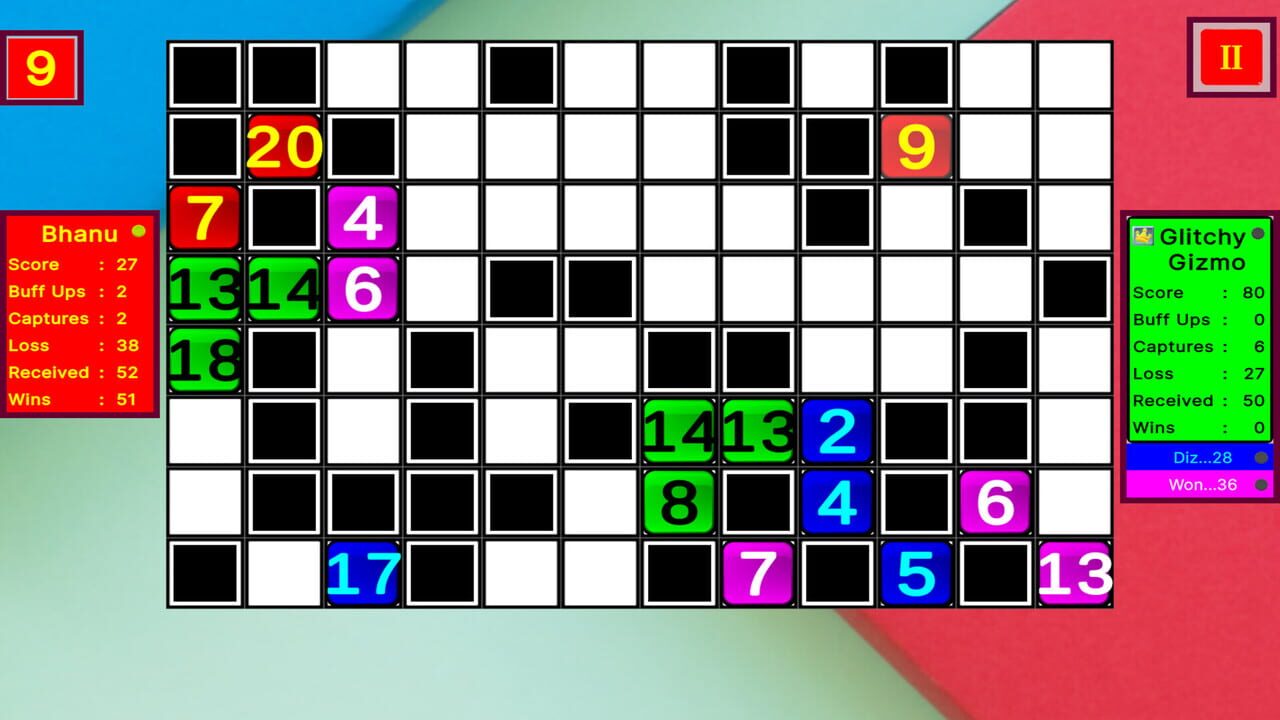The width and height of the screenshot is (1280, 720).
Task: Open the Bhanu player panel
Action: coord(78,315)
